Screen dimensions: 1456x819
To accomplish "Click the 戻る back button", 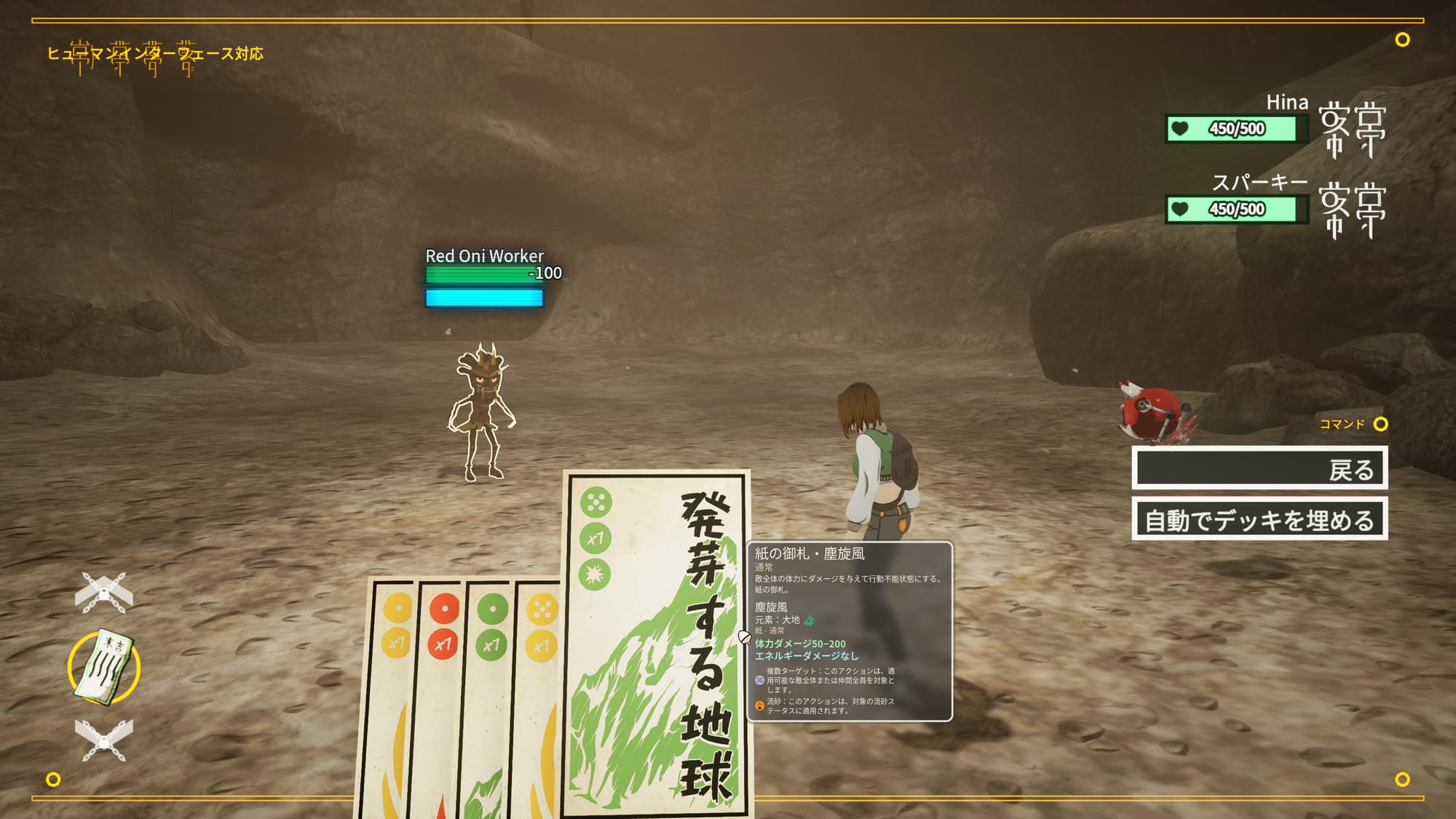I will [x=1259, y=468].
